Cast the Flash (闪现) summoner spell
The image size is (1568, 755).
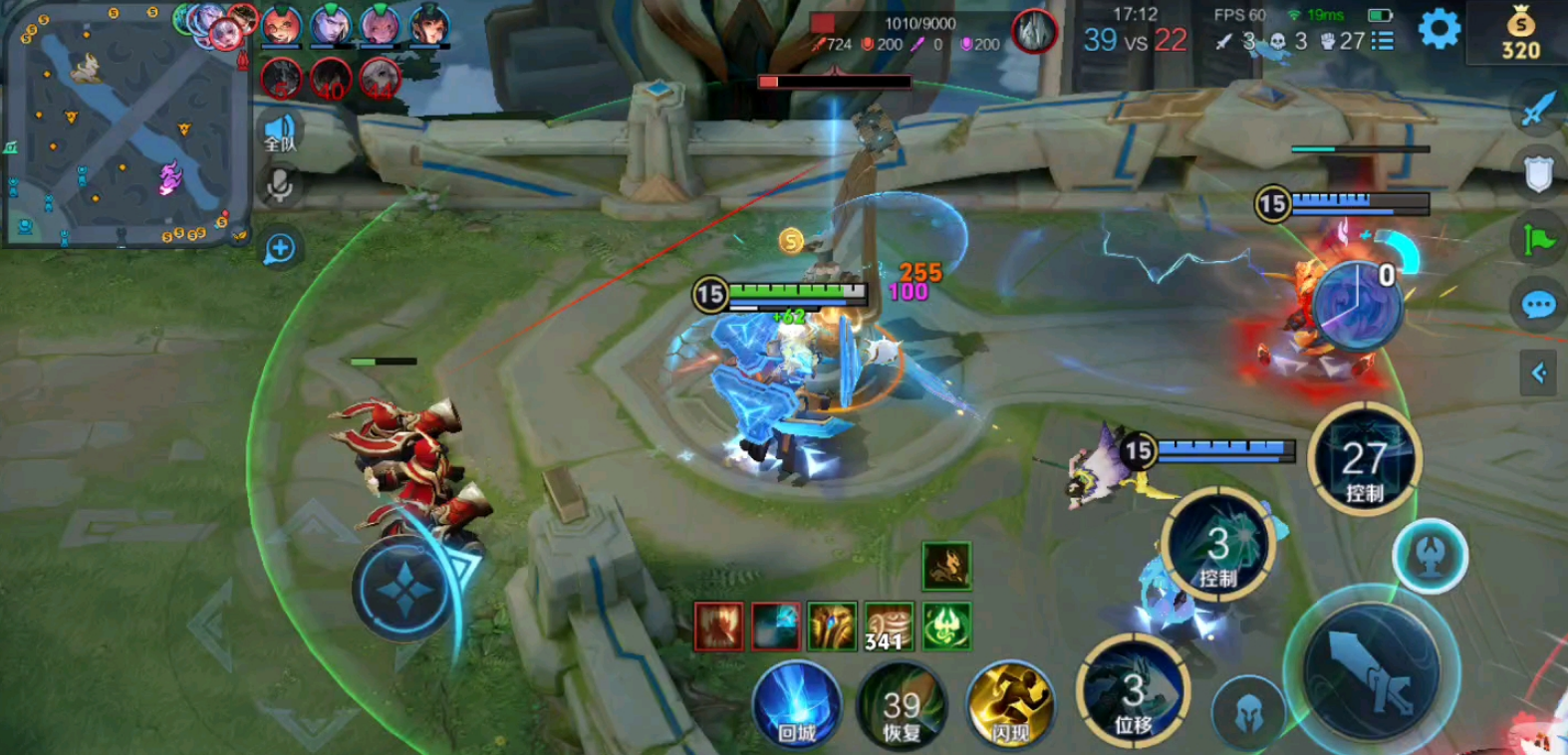click(x=1010, y=704)
